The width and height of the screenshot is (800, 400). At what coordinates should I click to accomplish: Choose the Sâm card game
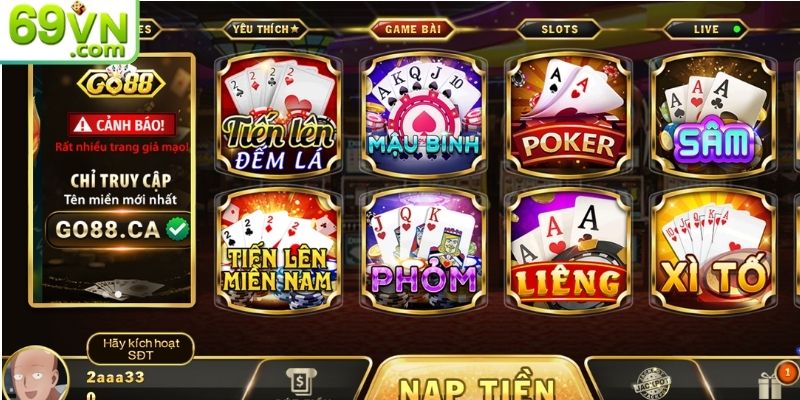(712, 113)
